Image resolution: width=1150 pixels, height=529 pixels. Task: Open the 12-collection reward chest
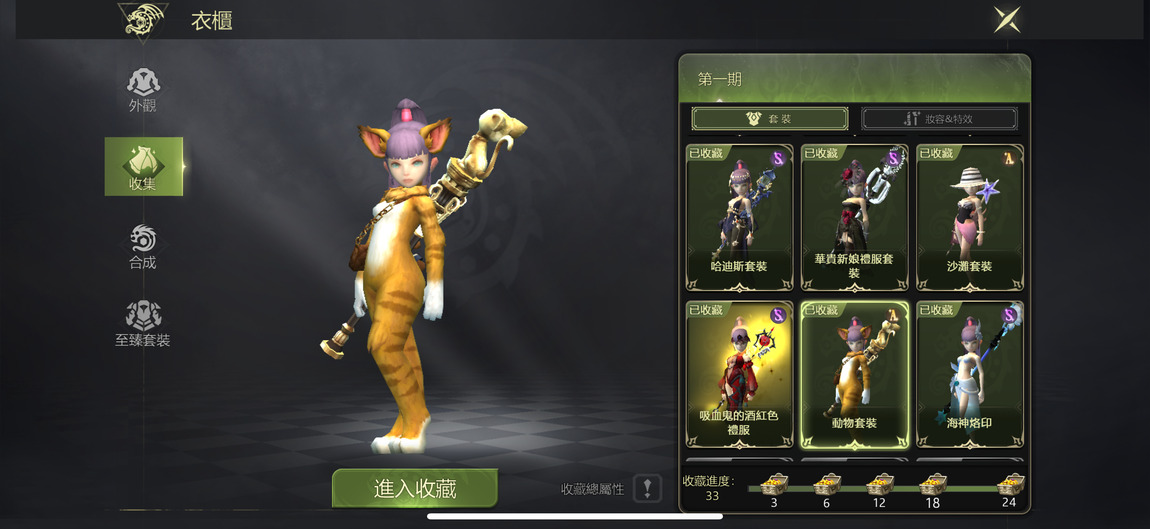click(x=879, y=487)
